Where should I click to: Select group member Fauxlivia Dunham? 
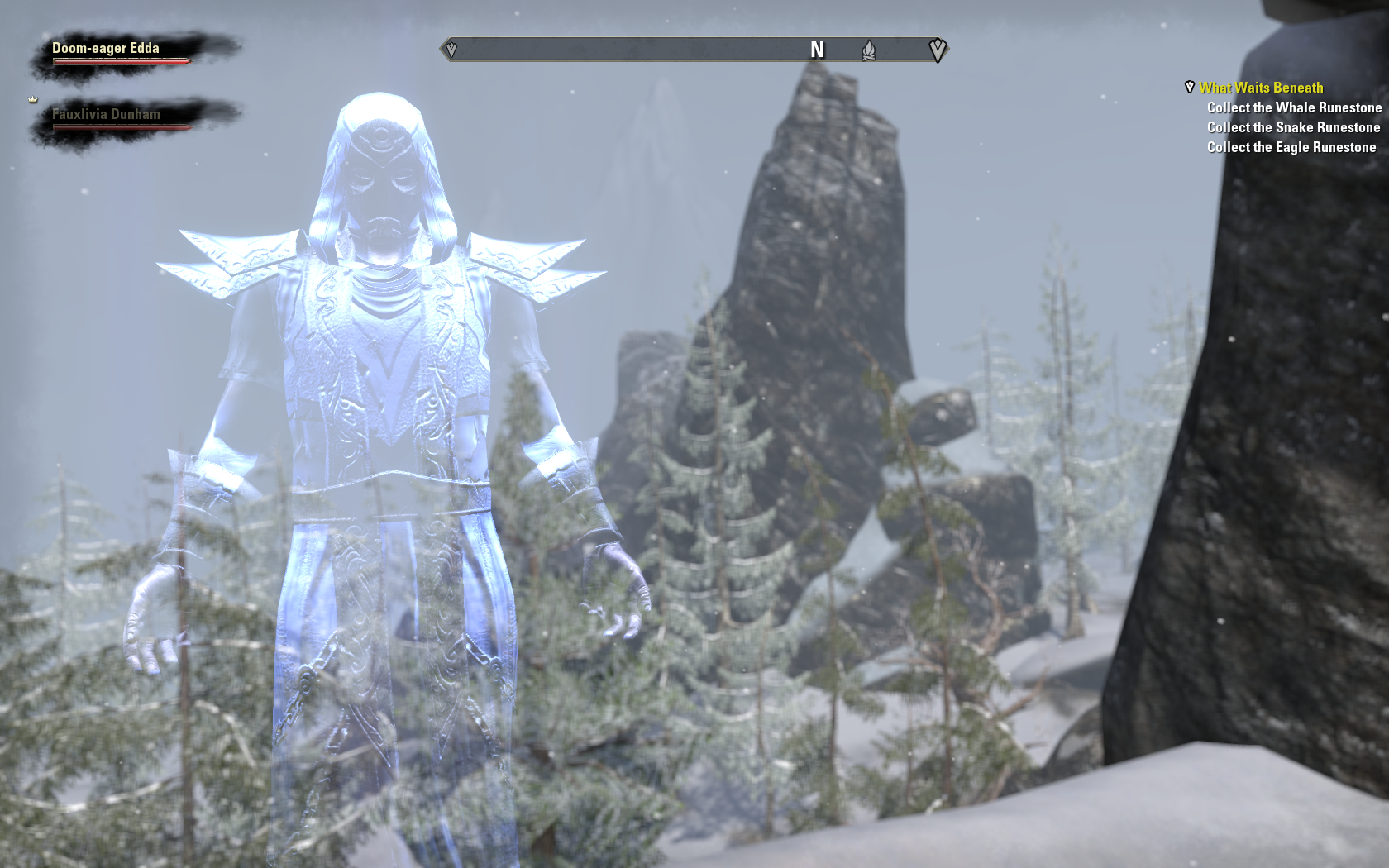(106, 115)
